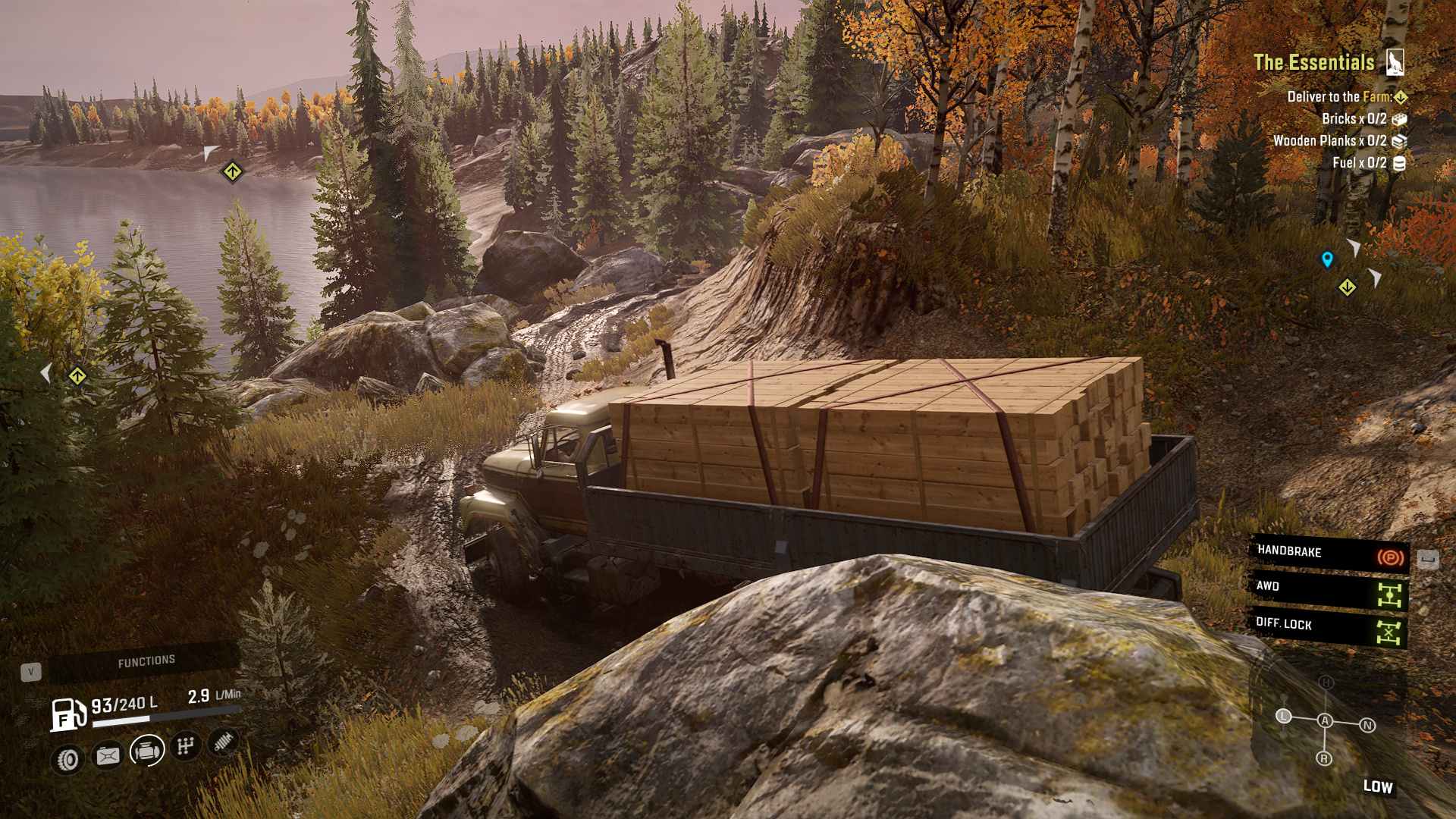Image resolution: width=1456 pixels, height=819 pixels.
Task: Select the fuel pump gauge icon
Action: 67,715
